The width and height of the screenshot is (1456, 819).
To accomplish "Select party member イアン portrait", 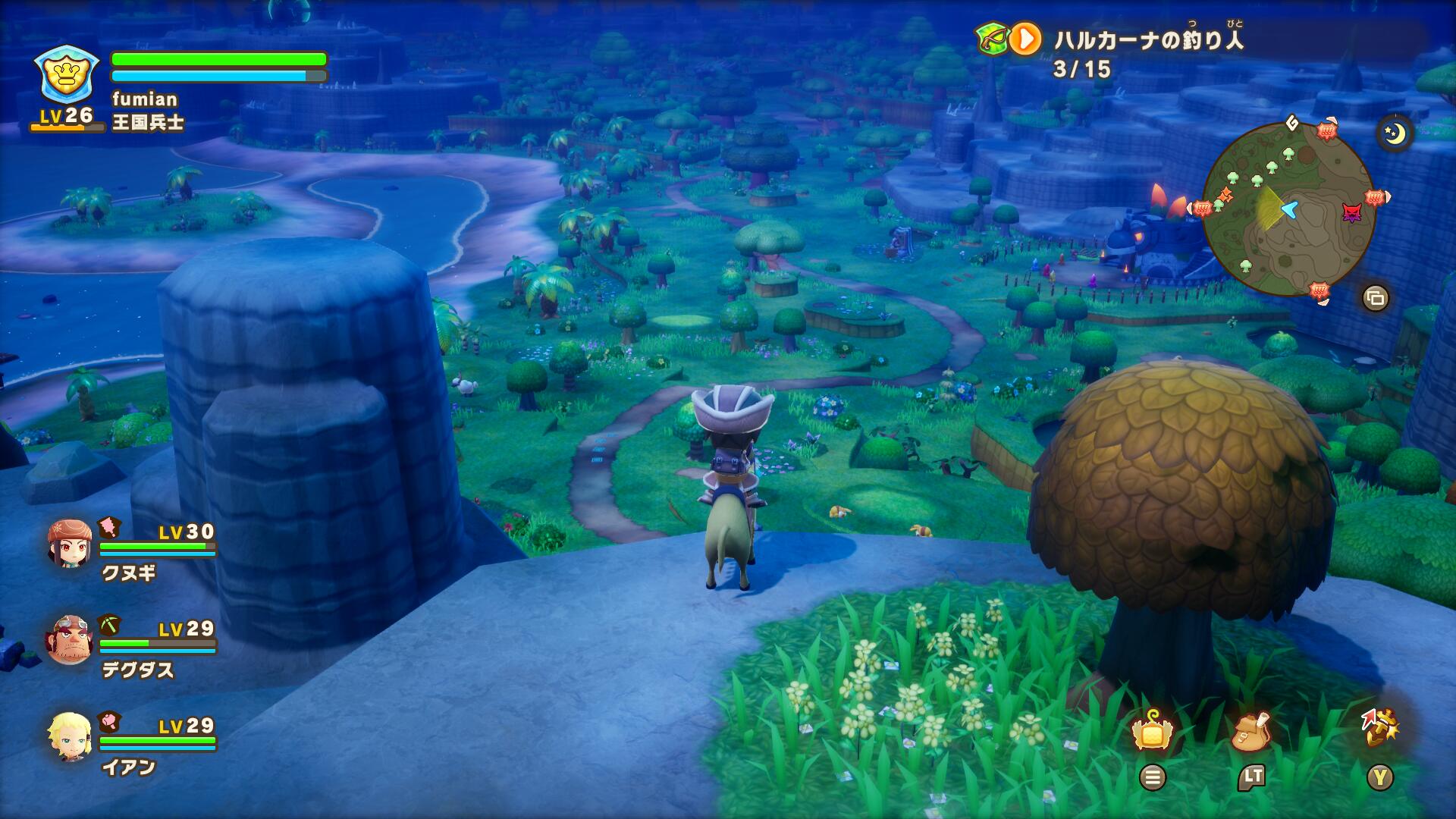I will coord(70,736).
